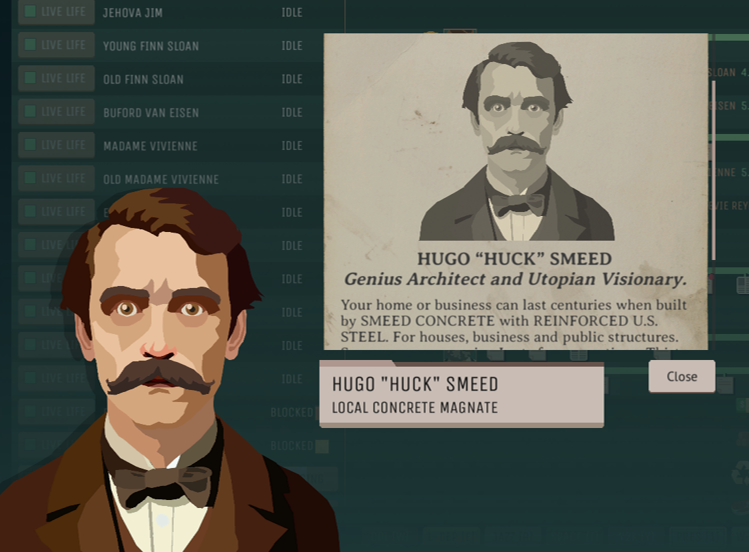Image resolution: width=749 pixels, height=552 pixels.
Task: Launch Live Life for Old Madame Vivienne
Action: (x=56, y=179)
